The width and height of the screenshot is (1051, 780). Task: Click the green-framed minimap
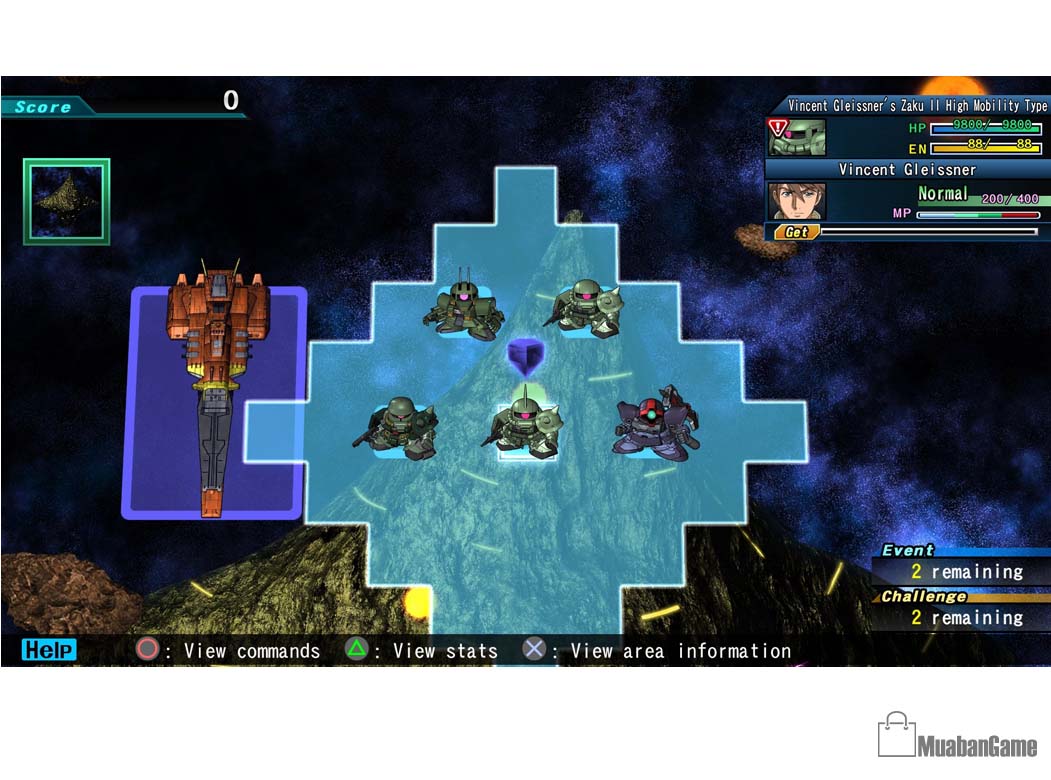coord(66,201)
